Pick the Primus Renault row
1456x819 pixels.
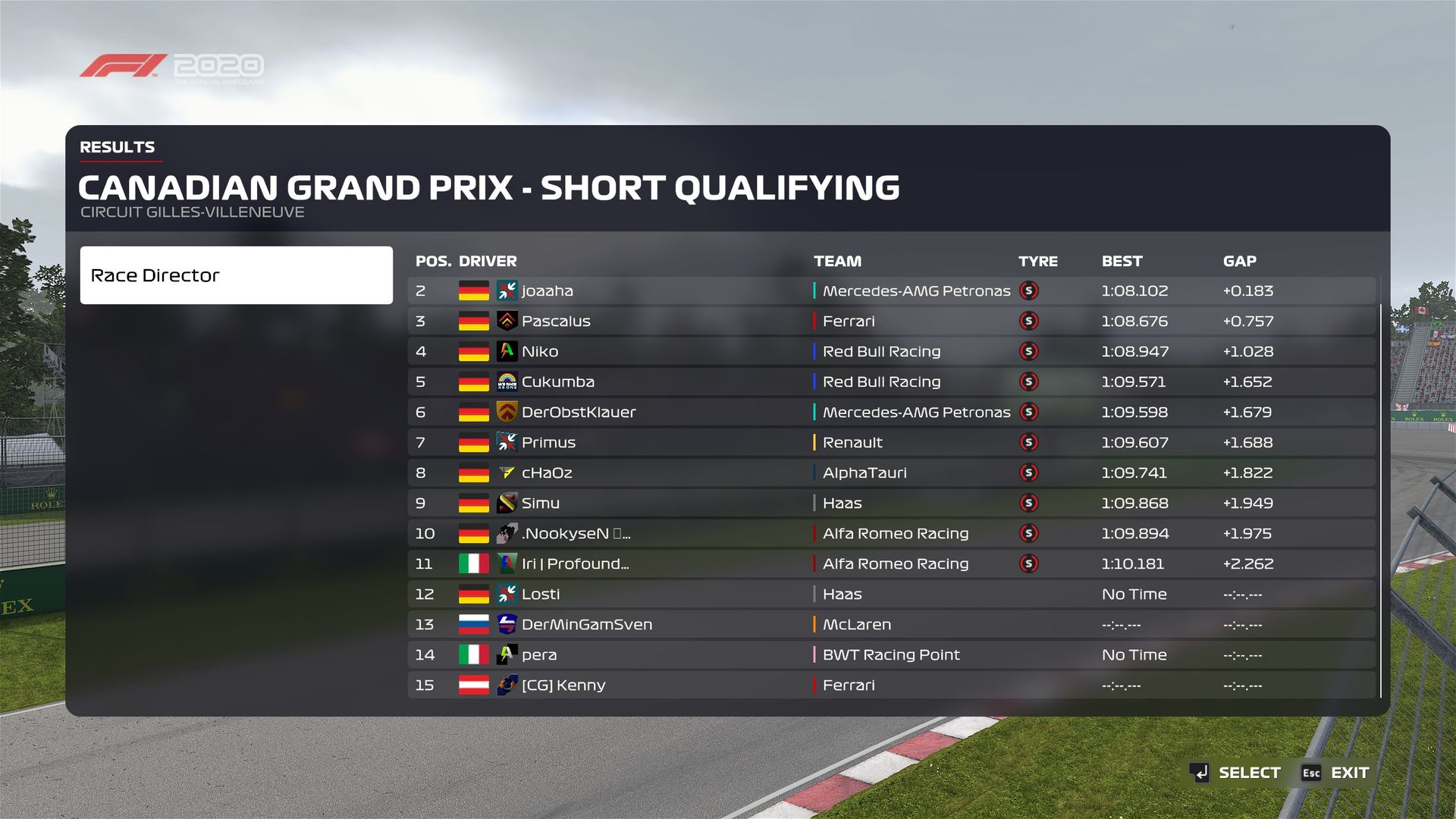click(891, 443)
